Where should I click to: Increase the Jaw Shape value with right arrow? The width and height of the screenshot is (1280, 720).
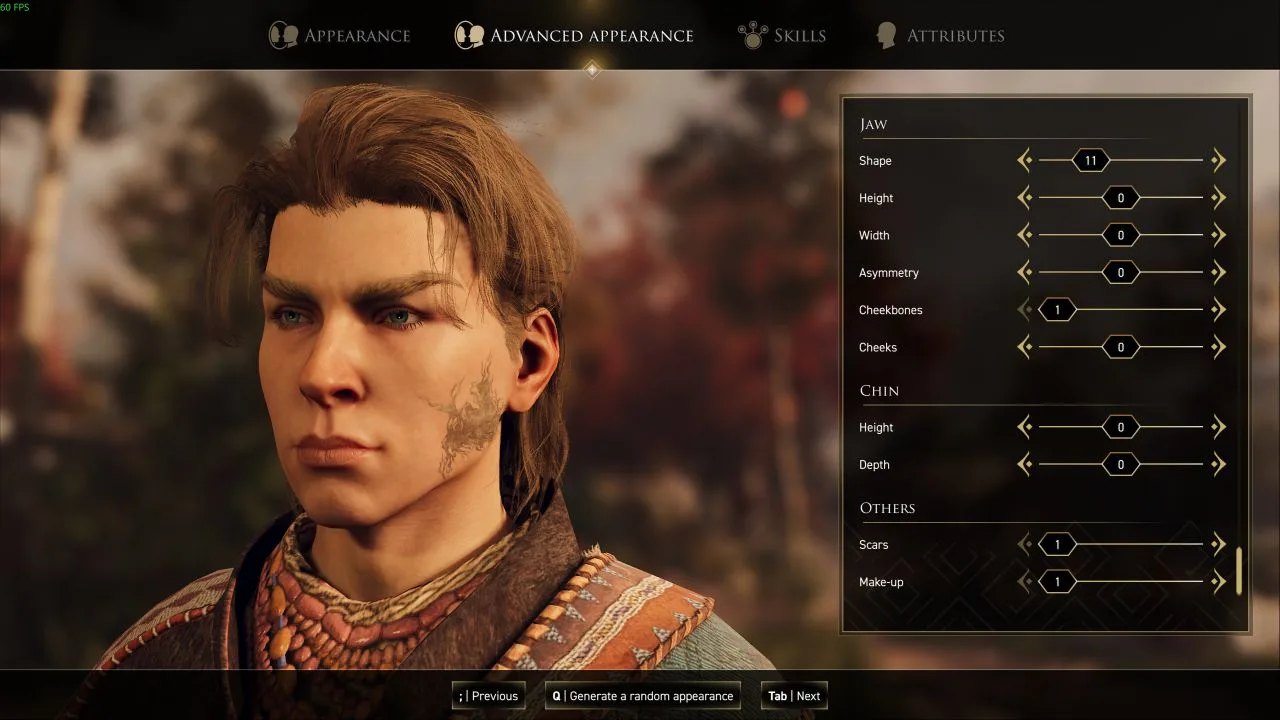pos(1218,160)
